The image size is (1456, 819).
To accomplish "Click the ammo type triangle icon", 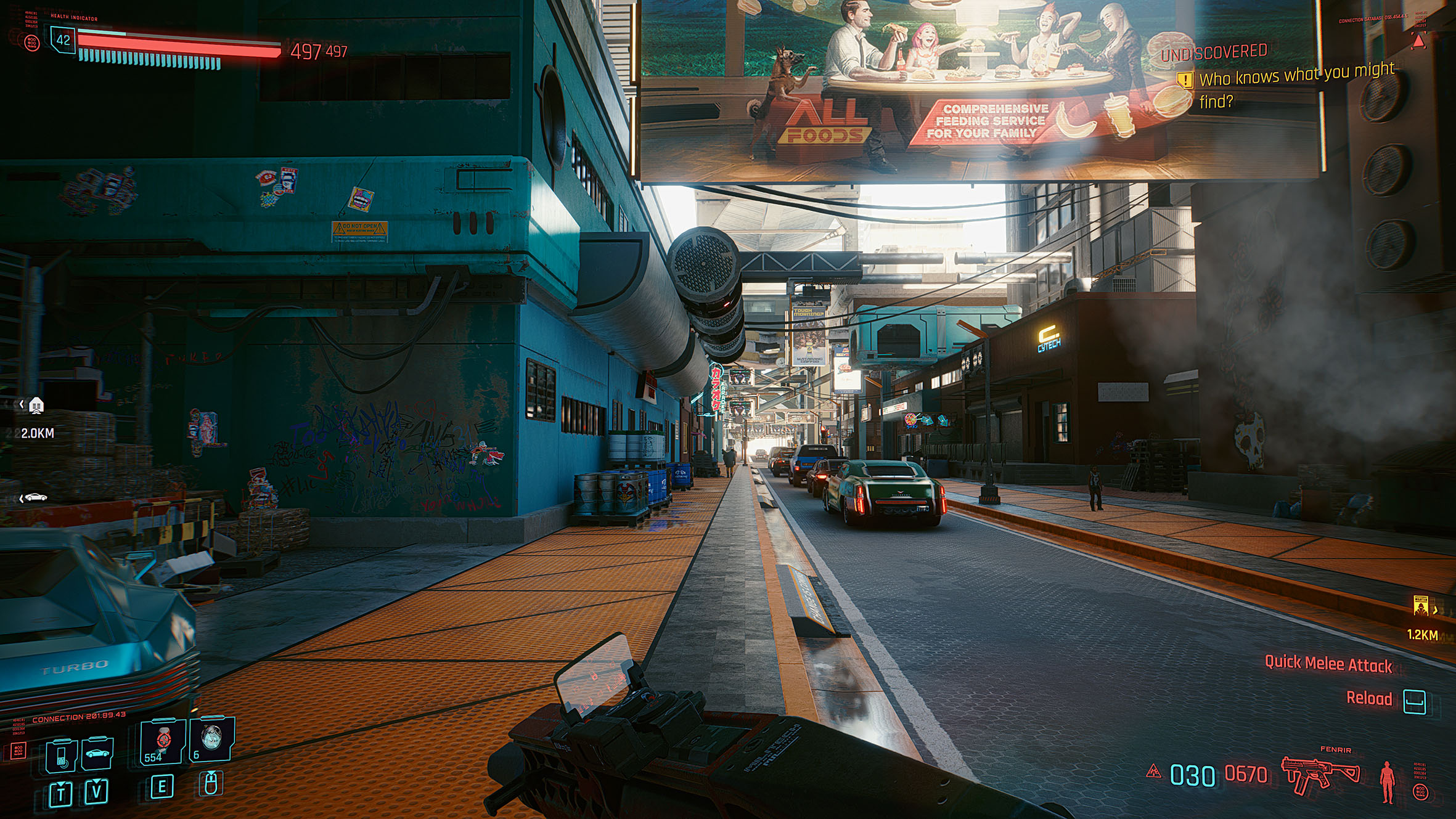I will pos(1153,771).
